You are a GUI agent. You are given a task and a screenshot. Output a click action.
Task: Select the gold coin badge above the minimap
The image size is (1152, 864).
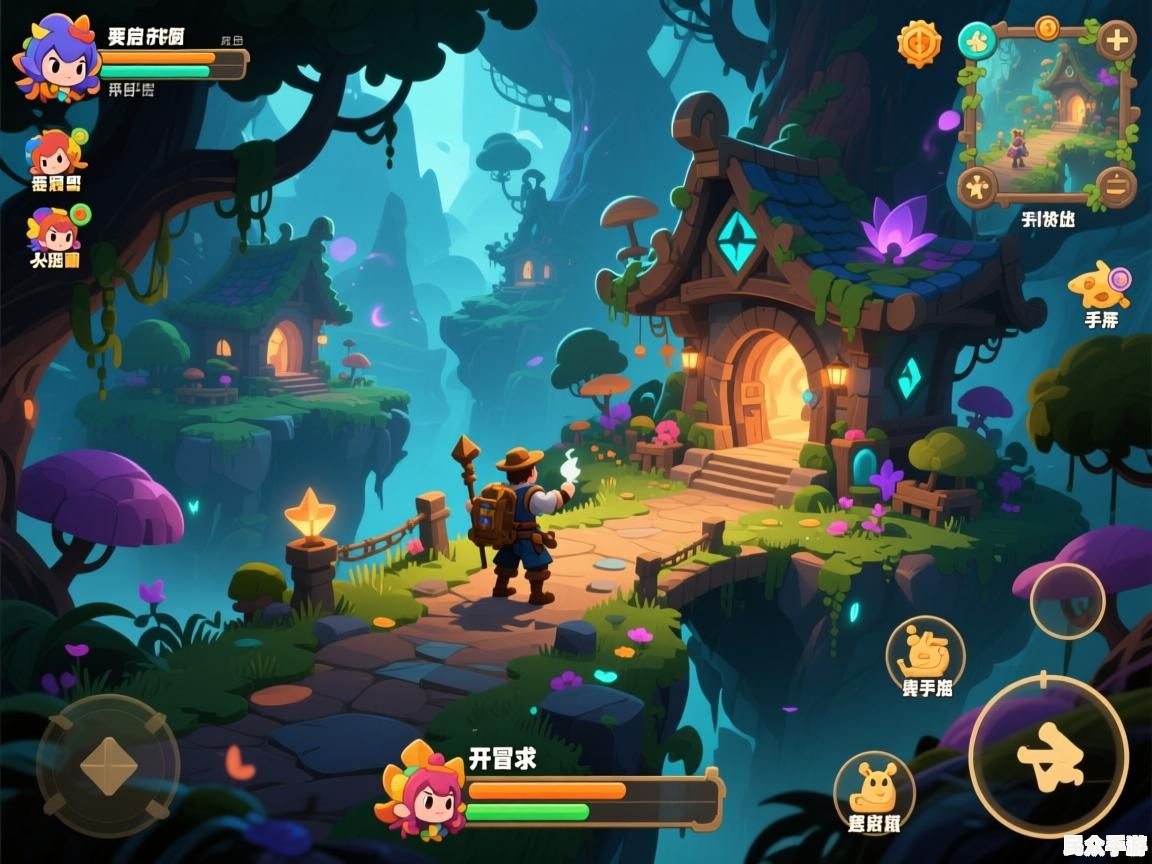(x=1047, y=27)
